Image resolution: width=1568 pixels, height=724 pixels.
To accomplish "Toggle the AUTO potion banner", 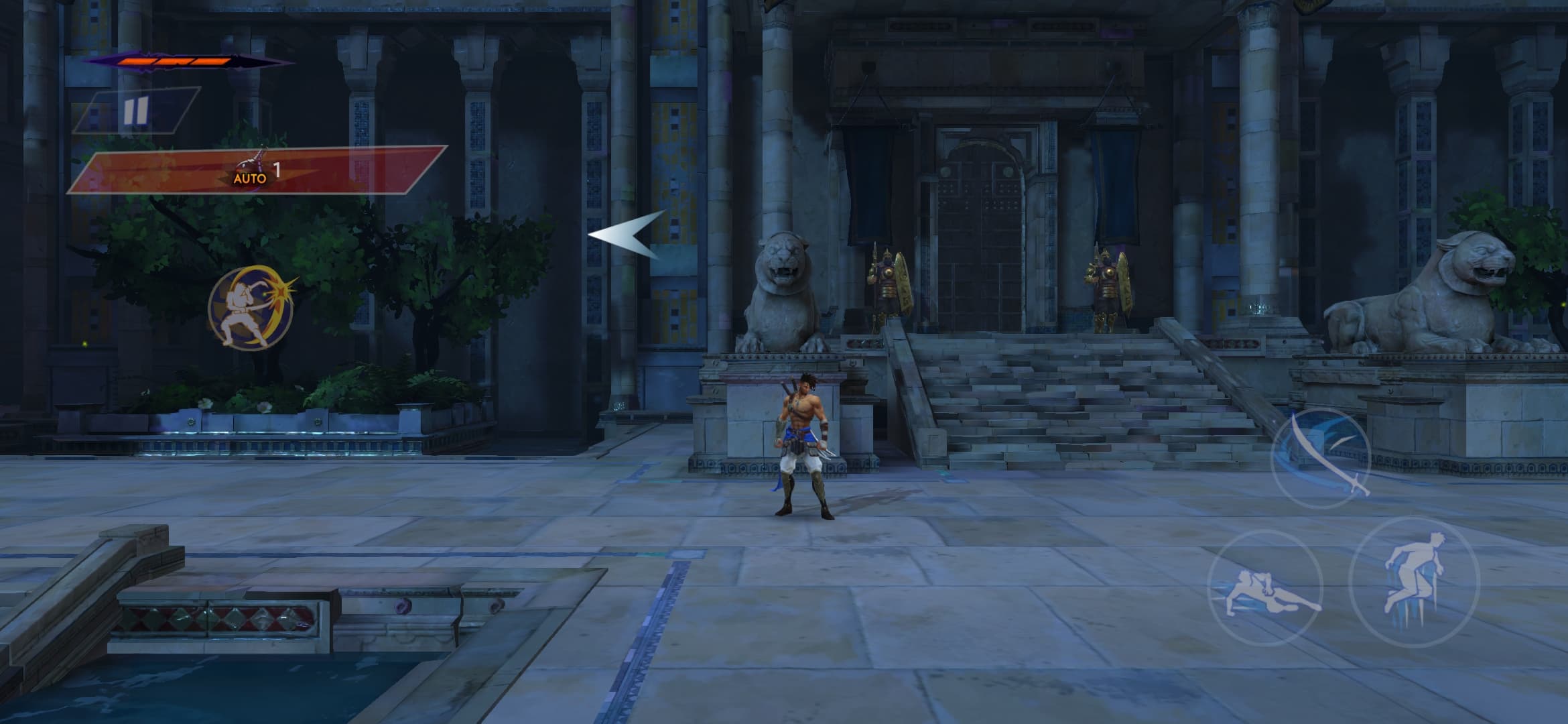I will [x=257, y=170].
